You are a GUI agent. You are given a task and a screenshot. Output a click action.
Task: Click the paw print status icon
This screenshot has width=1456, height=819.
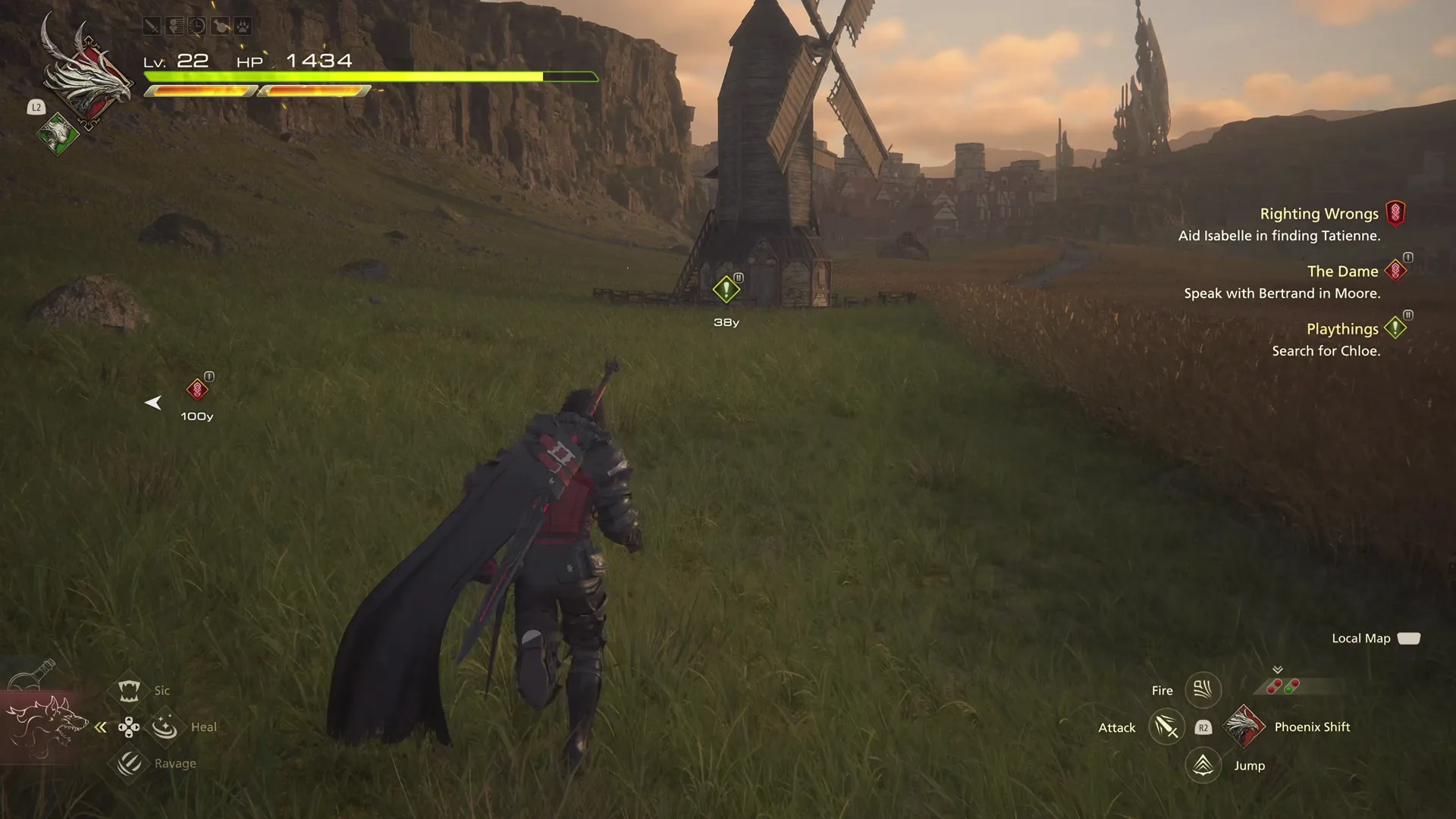pos(243,26)
